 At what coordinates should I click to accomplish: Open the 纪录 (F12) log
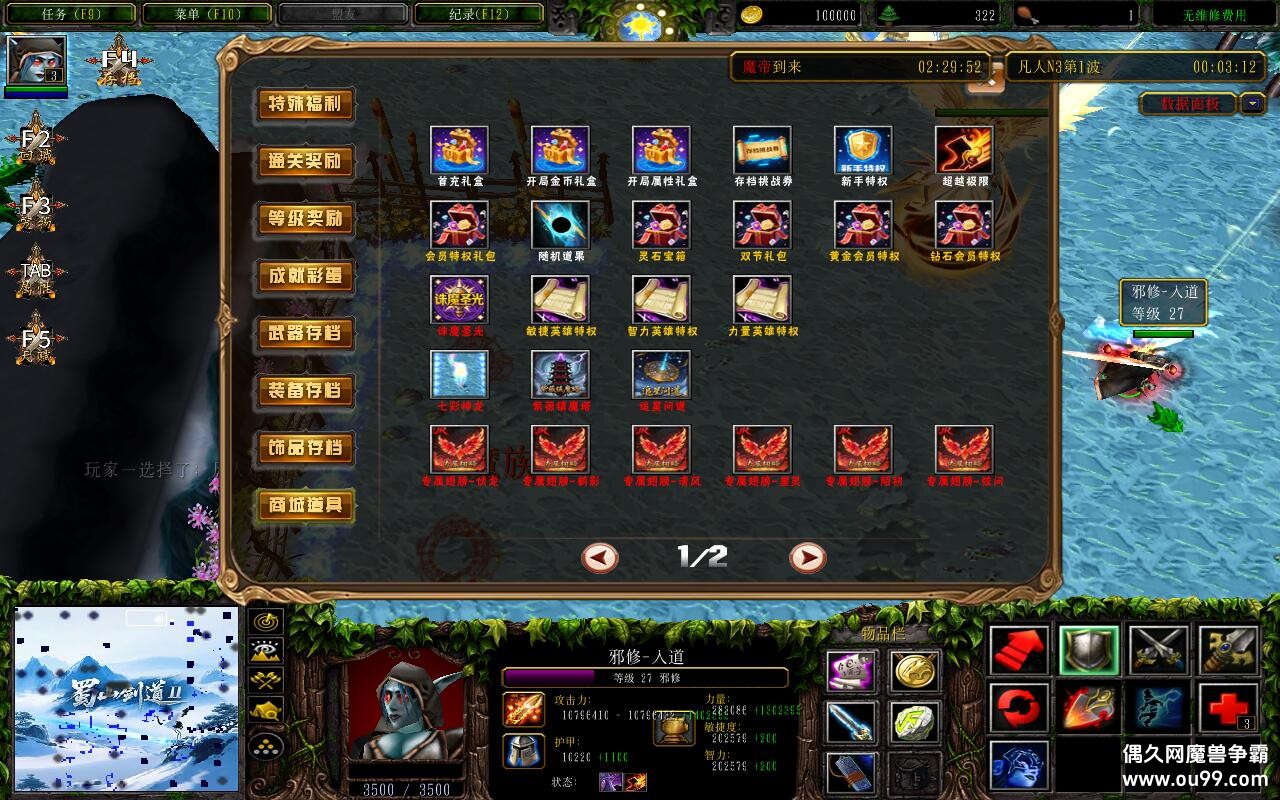click(x=478, y=14)
